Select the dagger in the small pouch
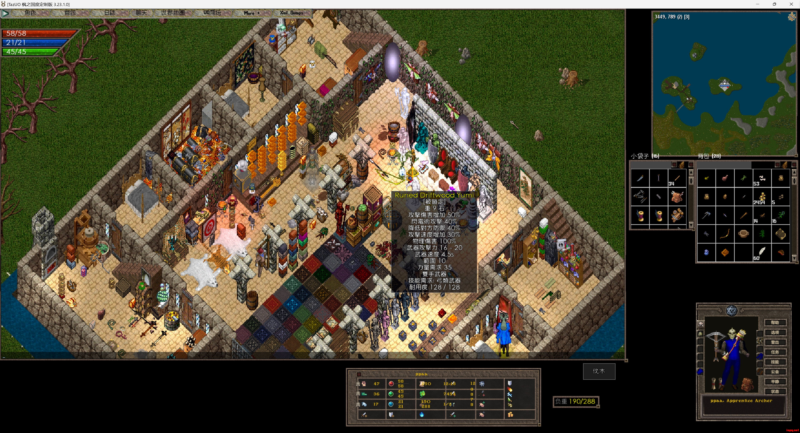 click(x=640, y=178)
